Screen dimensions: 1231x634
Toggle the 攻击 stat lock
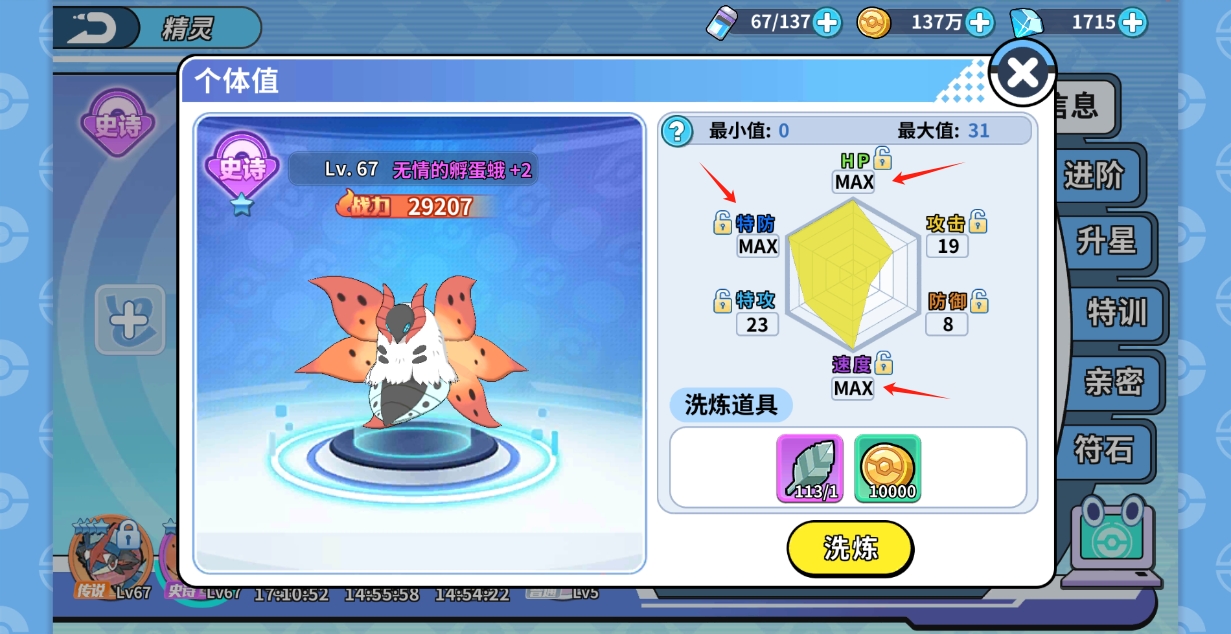pos(978,222)
